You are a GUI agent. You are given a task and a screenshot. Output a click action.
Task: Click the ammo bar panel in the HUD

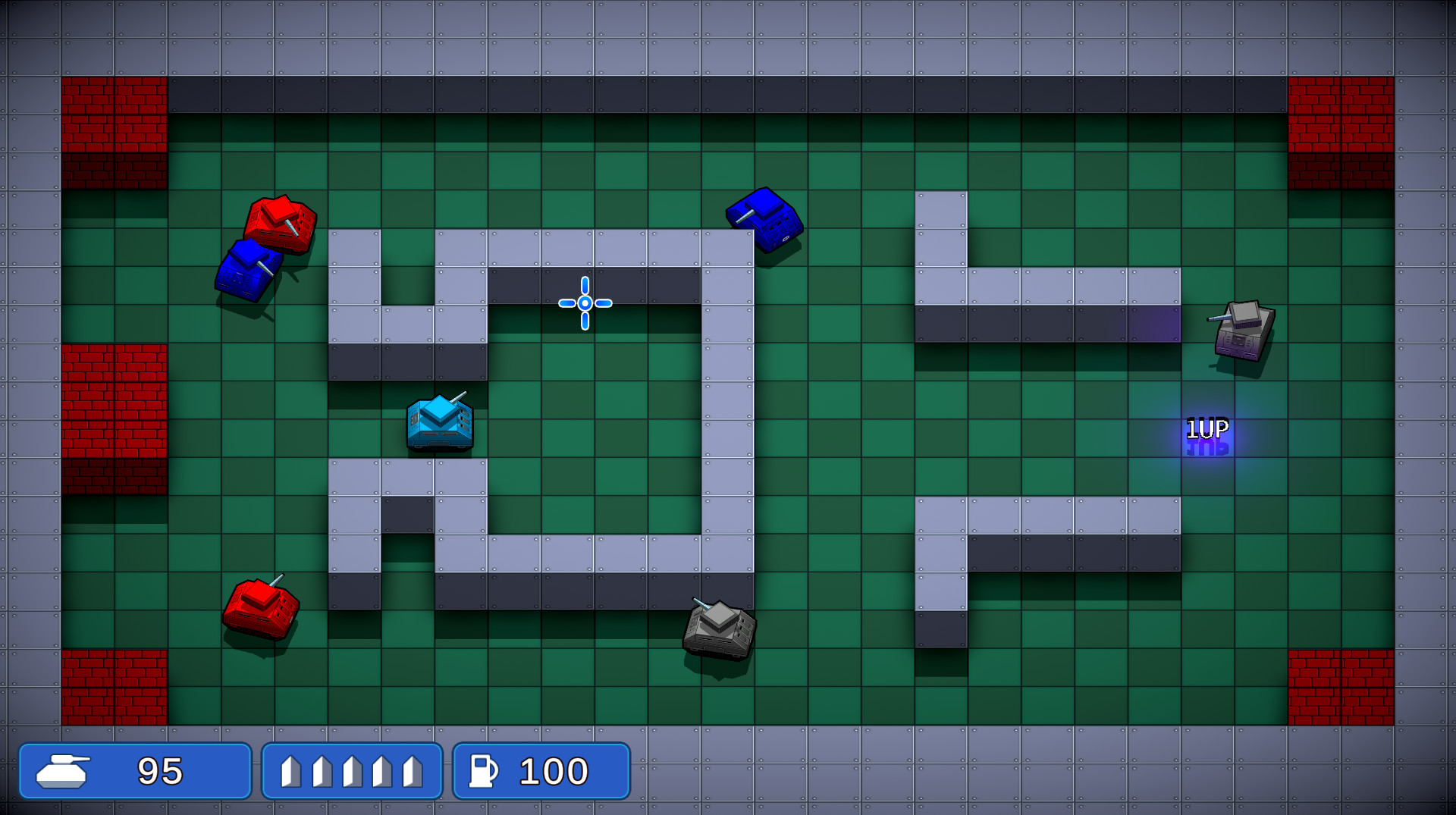point(353,770)
